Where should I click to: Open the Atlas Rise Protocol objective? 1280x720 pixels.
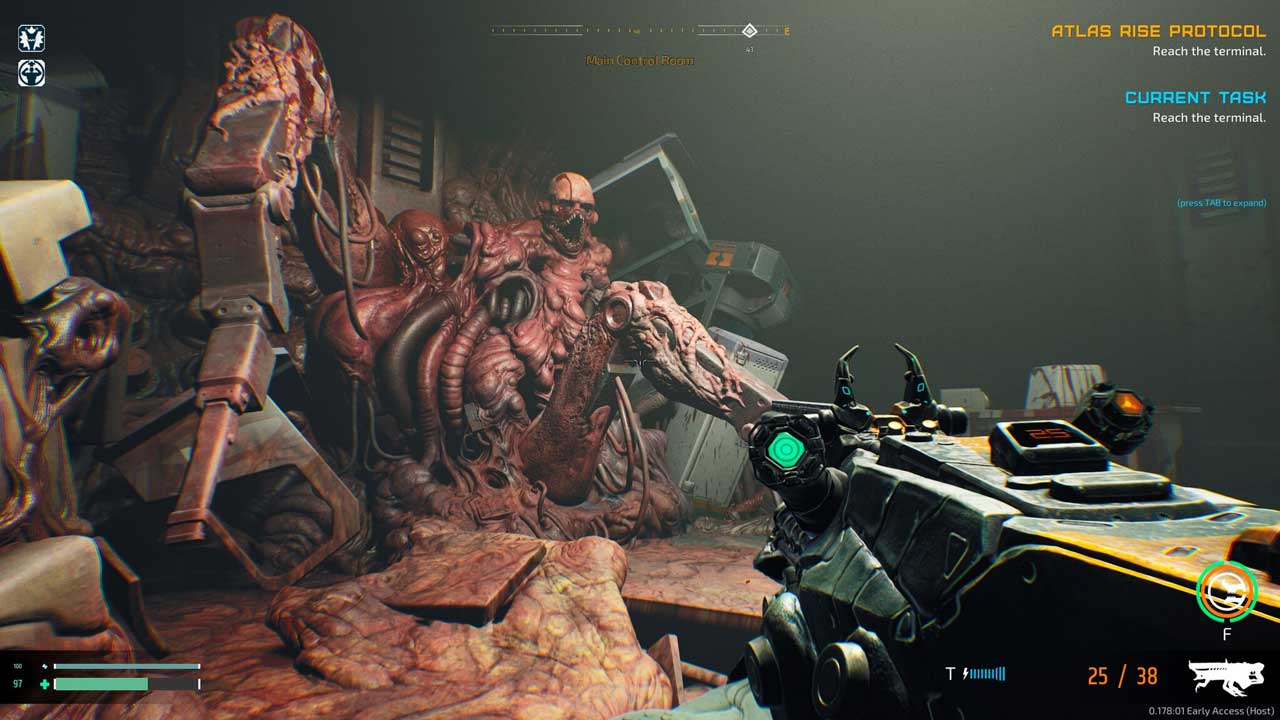click(1158, 31)
